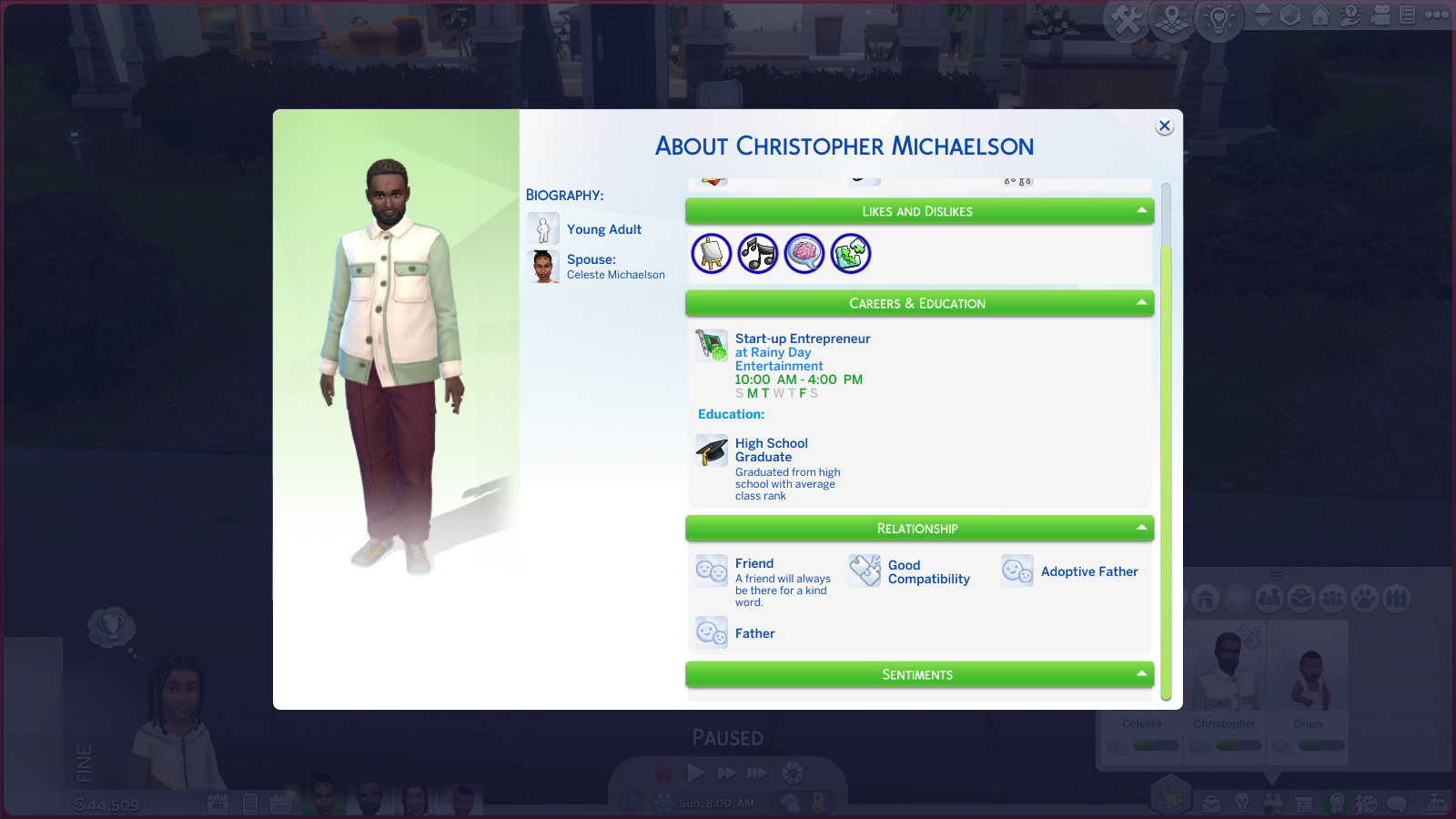The height and width of the screenshot is (819, 1456).
Task: Expand the Sentiments section
Action: coord(1140,674)
